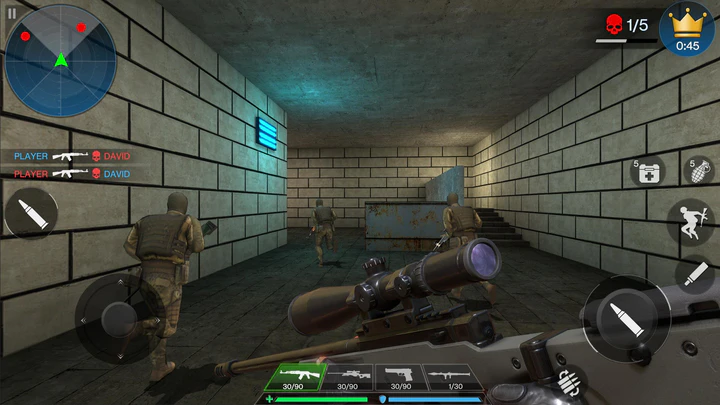
Task: Fire using the left-side bullet button
Action: click(x=31, y=213)
